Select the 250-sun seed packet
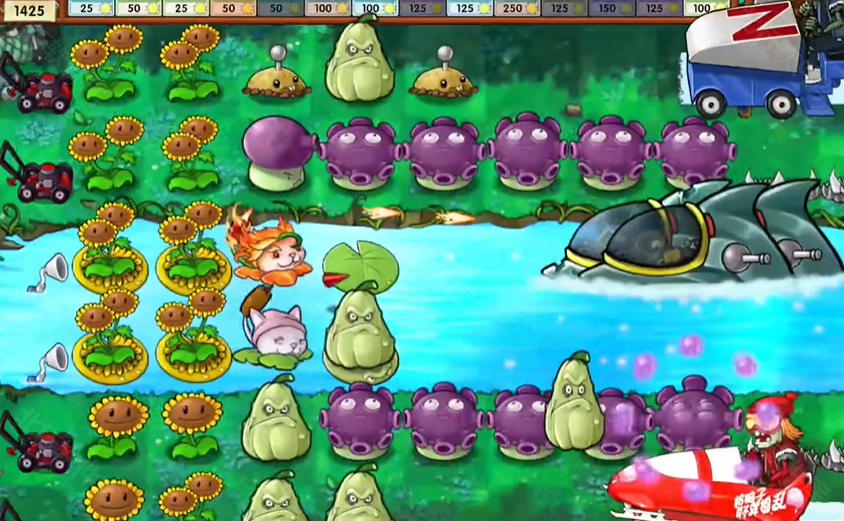 point(518,8)
